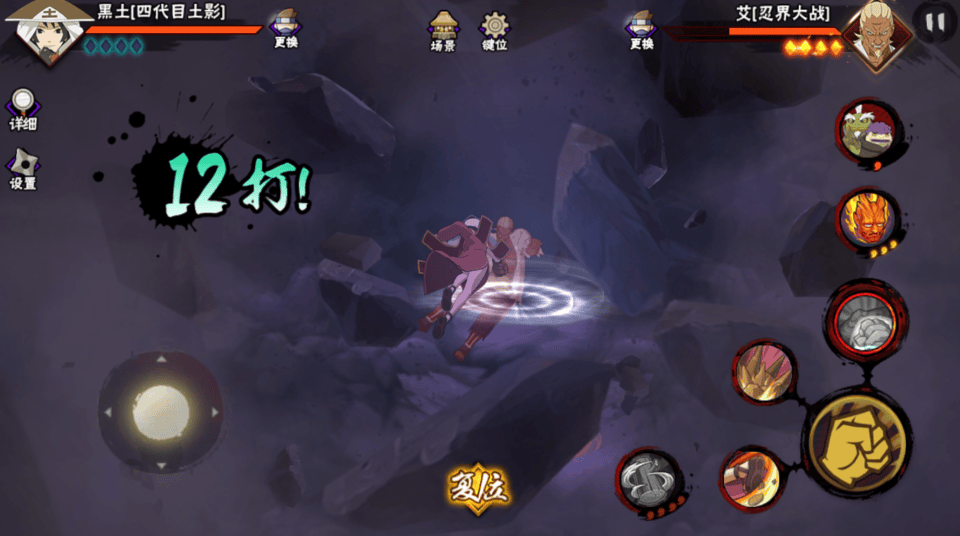Use the fiery orange mask scroll skill
Viewport: 960px width, 536px height.
tap(867, 220)
